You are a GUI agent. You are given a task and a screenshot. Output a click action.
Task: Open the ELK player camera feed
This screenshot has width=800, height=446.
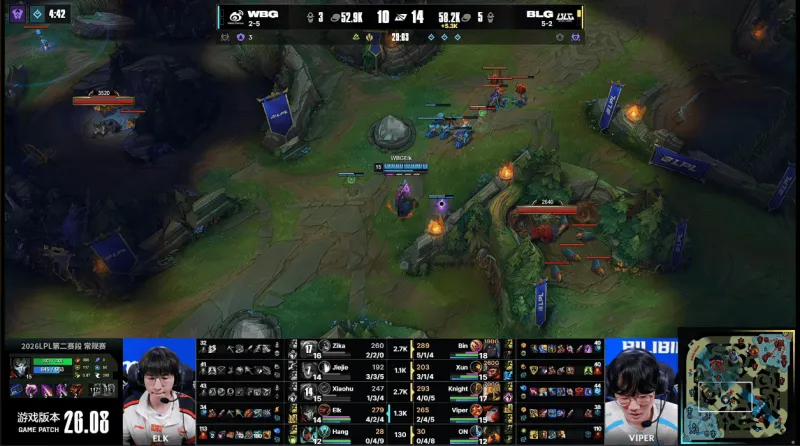tap(158, 392)
